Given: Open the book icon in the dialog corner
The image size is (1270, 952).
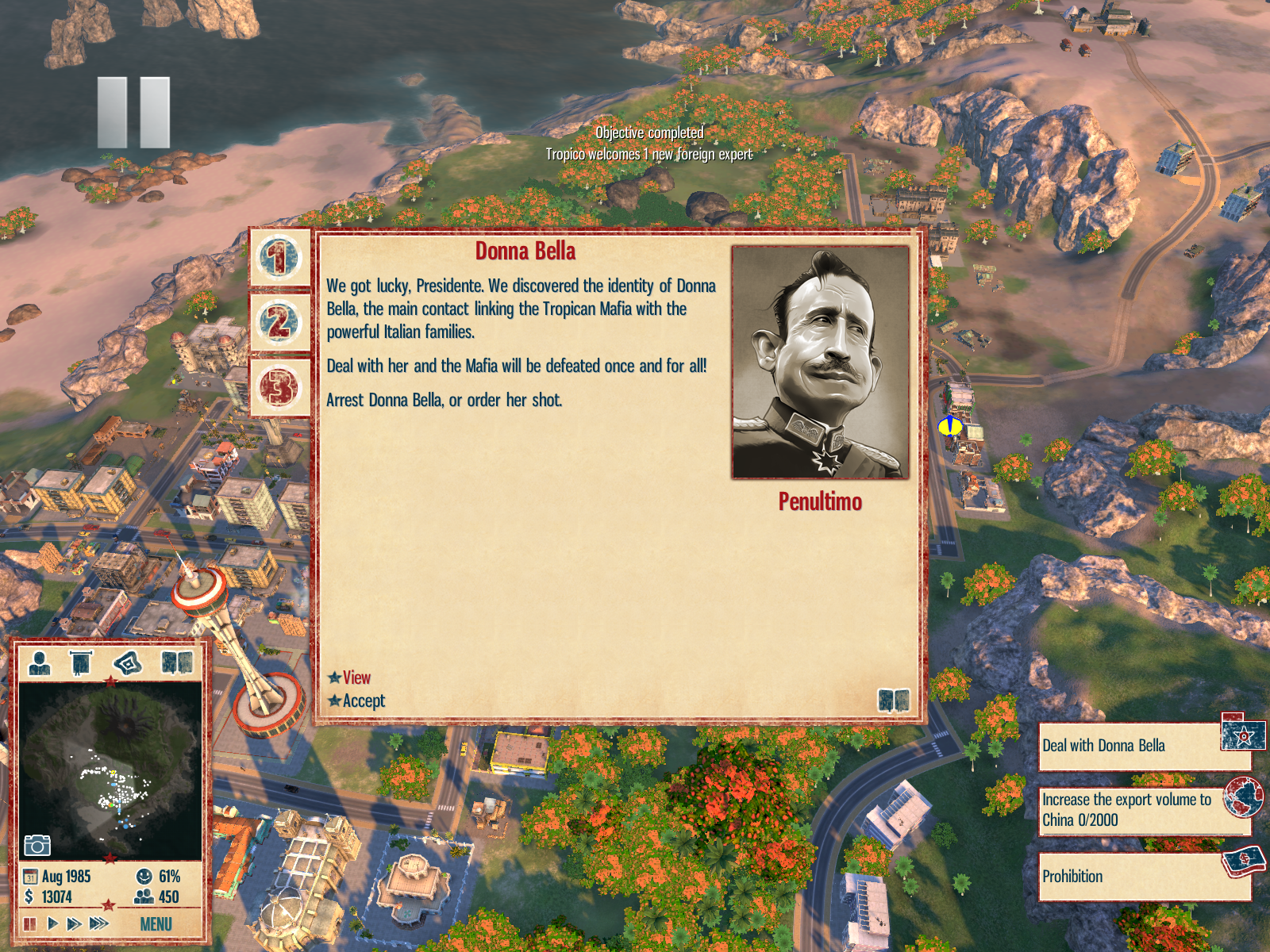Looking at the screenshot, I should [893, 701].
